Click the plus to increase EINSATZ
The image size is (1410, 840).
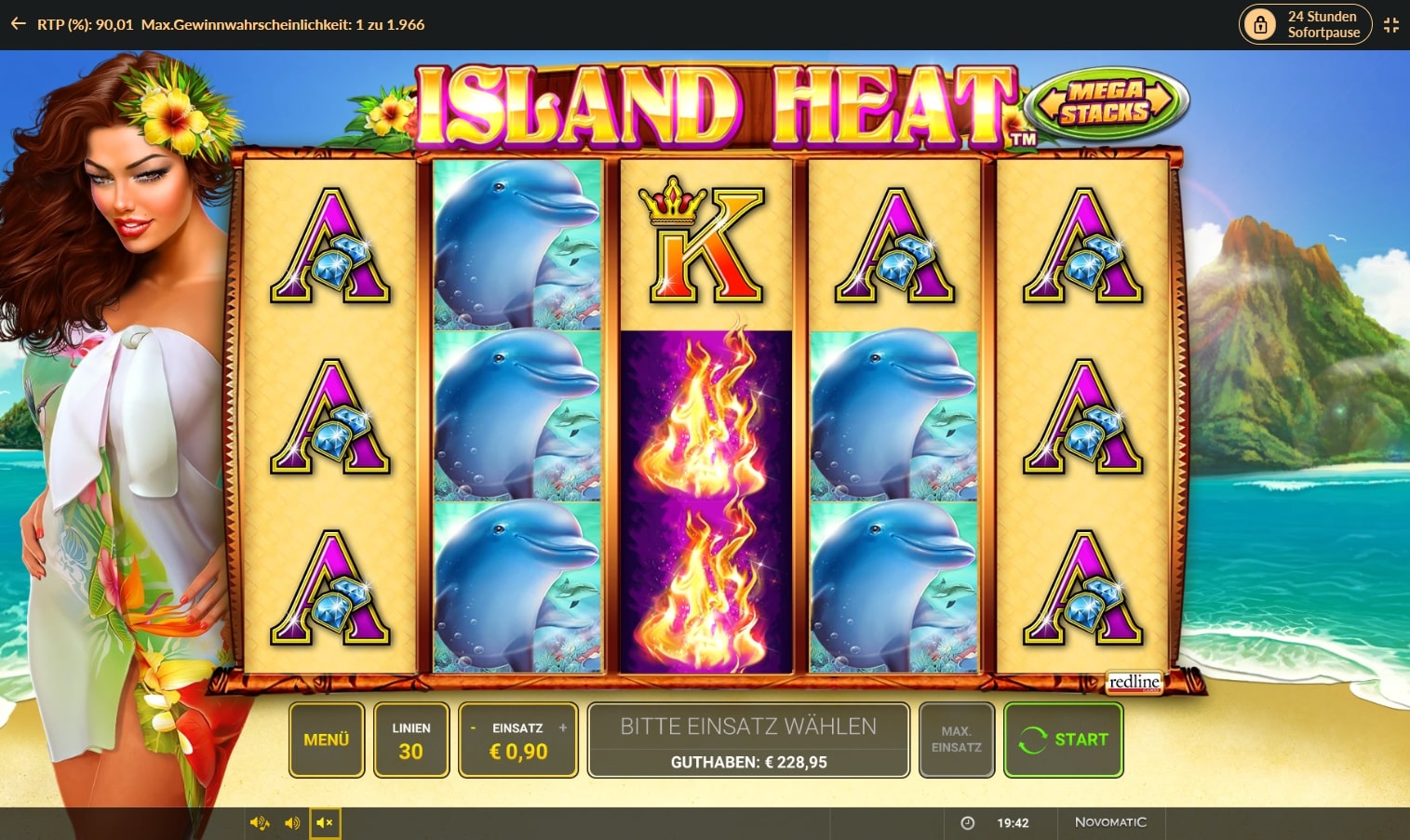[x=563, y=727]
